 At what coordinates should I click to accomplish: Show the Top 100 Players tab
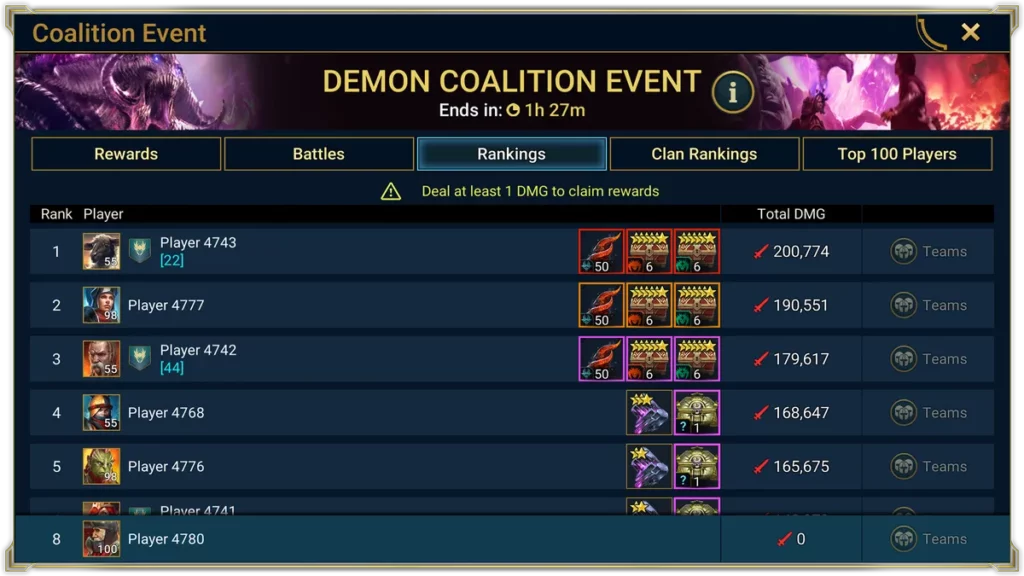897,154
